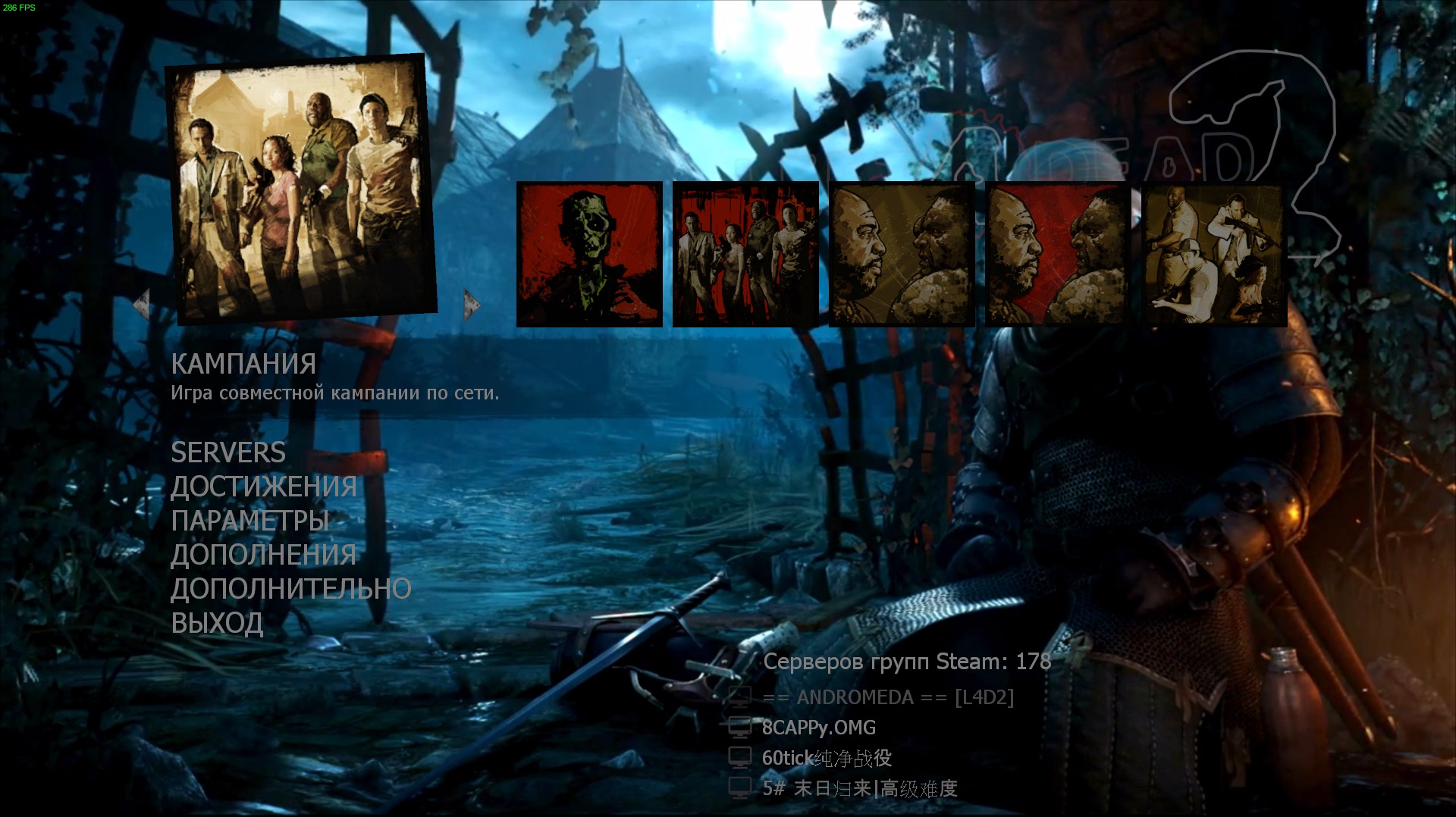Open the SERVERS menu entry
Screen dimensions: 1456x817
point(228,452)
